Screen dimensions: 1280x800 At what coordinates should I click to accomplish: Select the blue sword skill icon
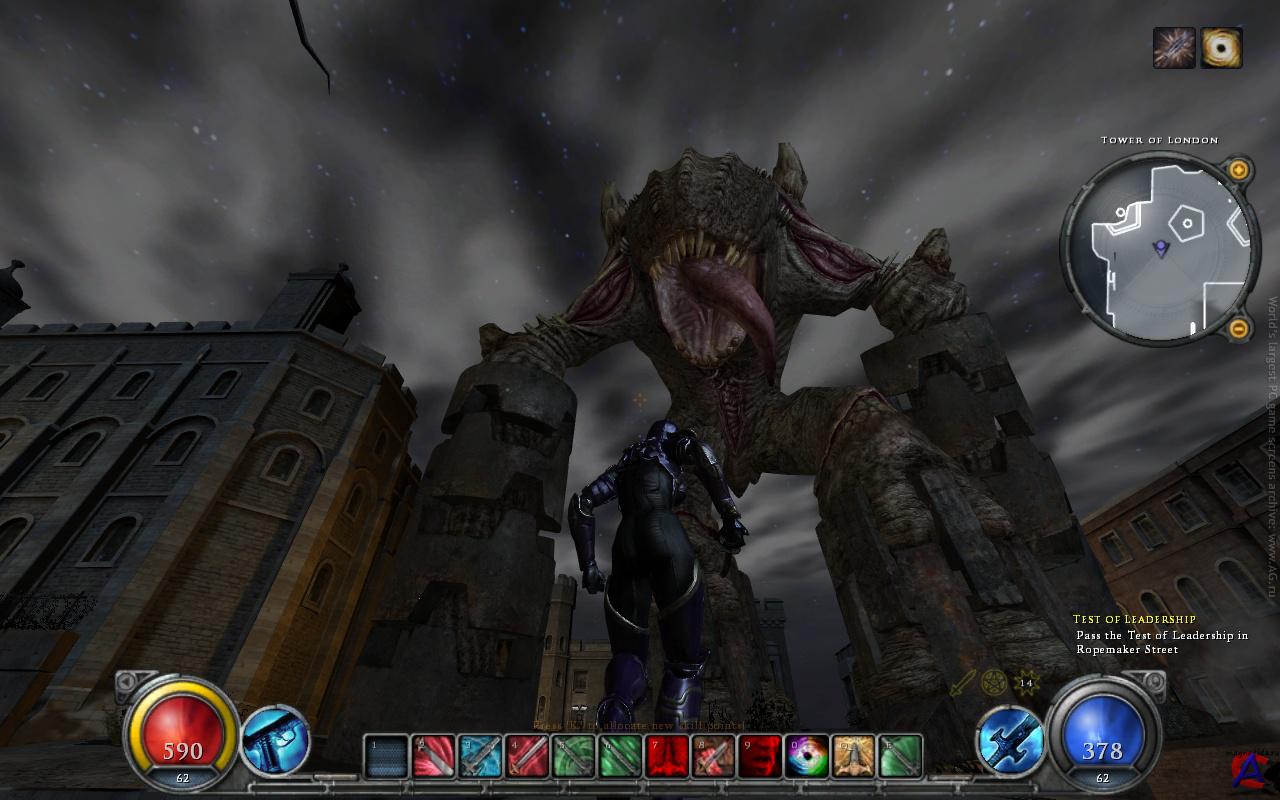(x=1010, y=741)
